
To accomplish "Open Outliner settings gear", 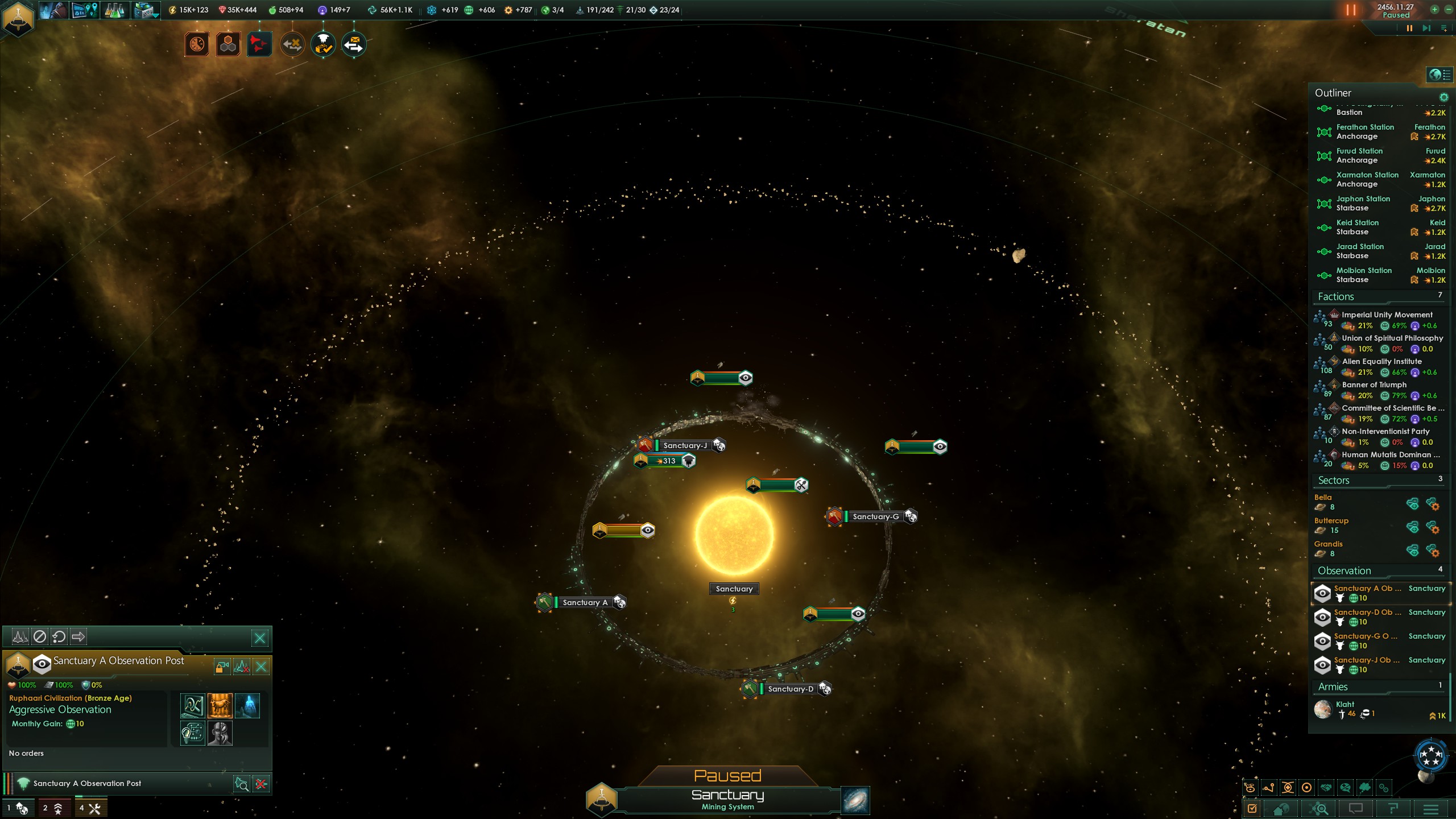I will (1443, 97).
